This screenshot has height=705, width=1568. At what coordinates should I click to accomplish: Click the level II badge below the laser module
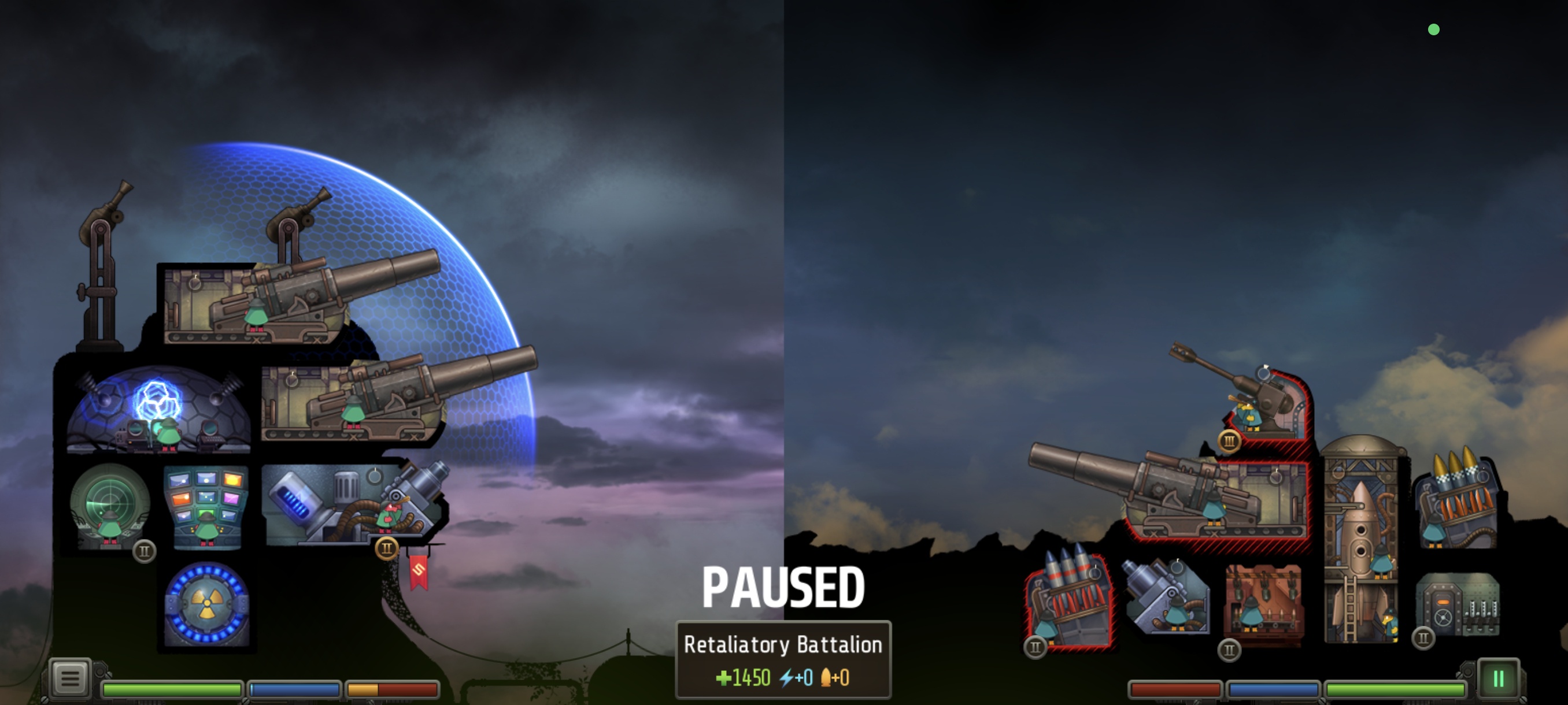click(x=387, y=548)
